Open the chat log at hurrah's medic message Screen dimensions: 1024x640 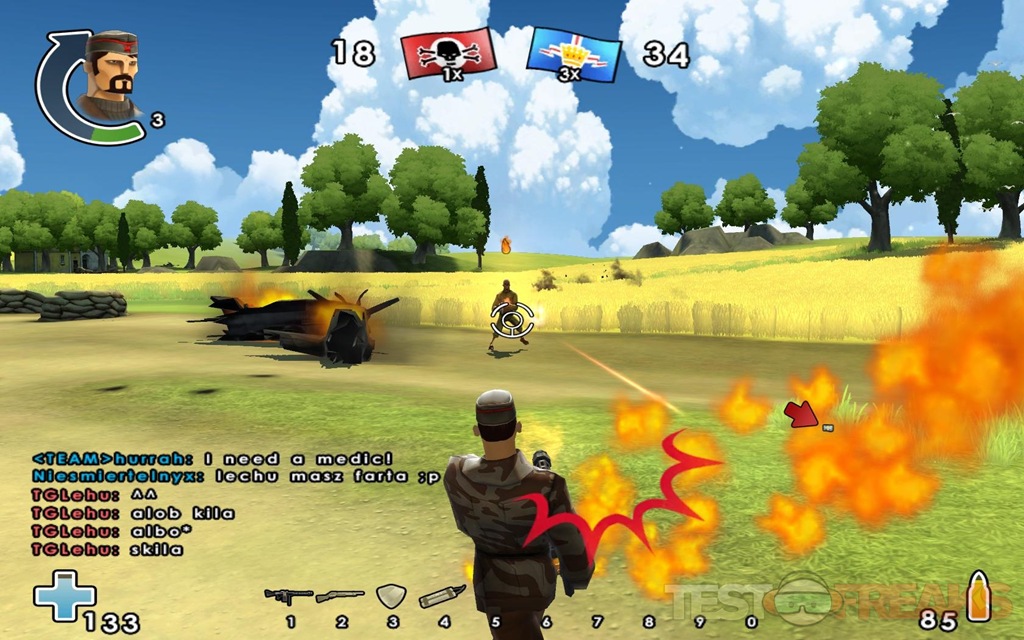(x=219, y=458)
